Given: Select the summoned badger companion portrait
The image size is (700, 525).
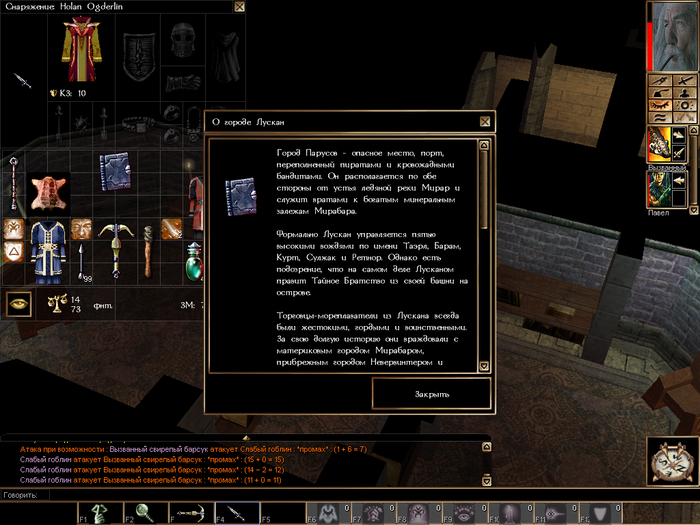Looking at the screenshot, I should (659, 144).
